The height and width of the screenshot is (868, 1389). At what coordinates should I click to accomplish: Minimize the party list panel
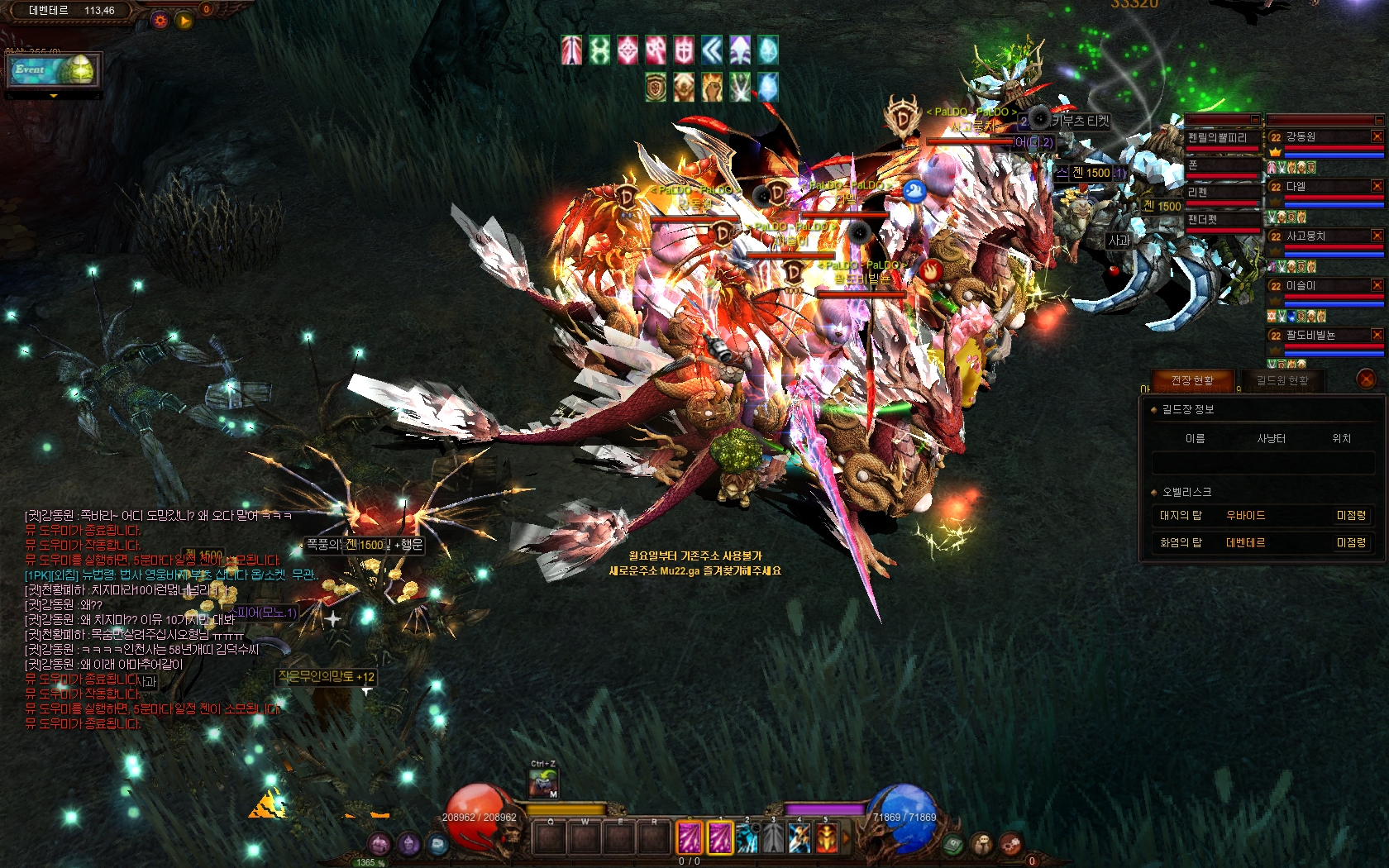point(1378,120)
